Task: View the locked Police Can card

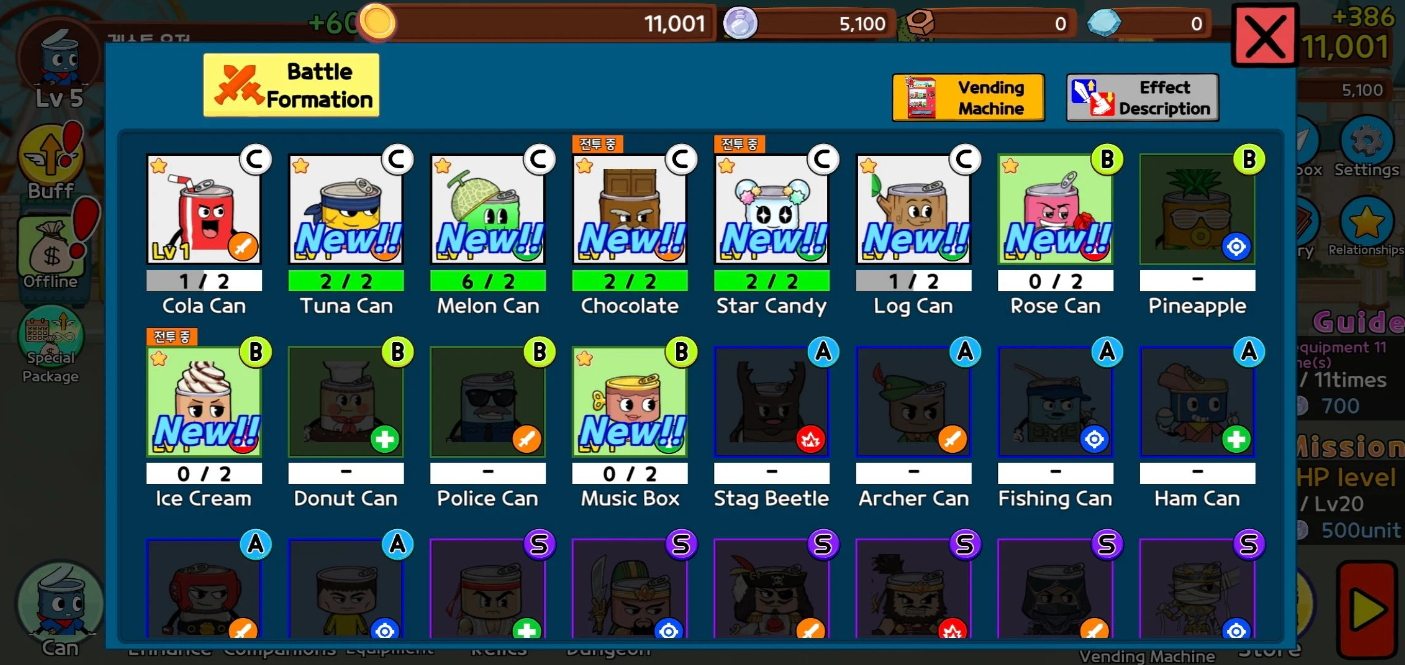Action: (488, 401)
